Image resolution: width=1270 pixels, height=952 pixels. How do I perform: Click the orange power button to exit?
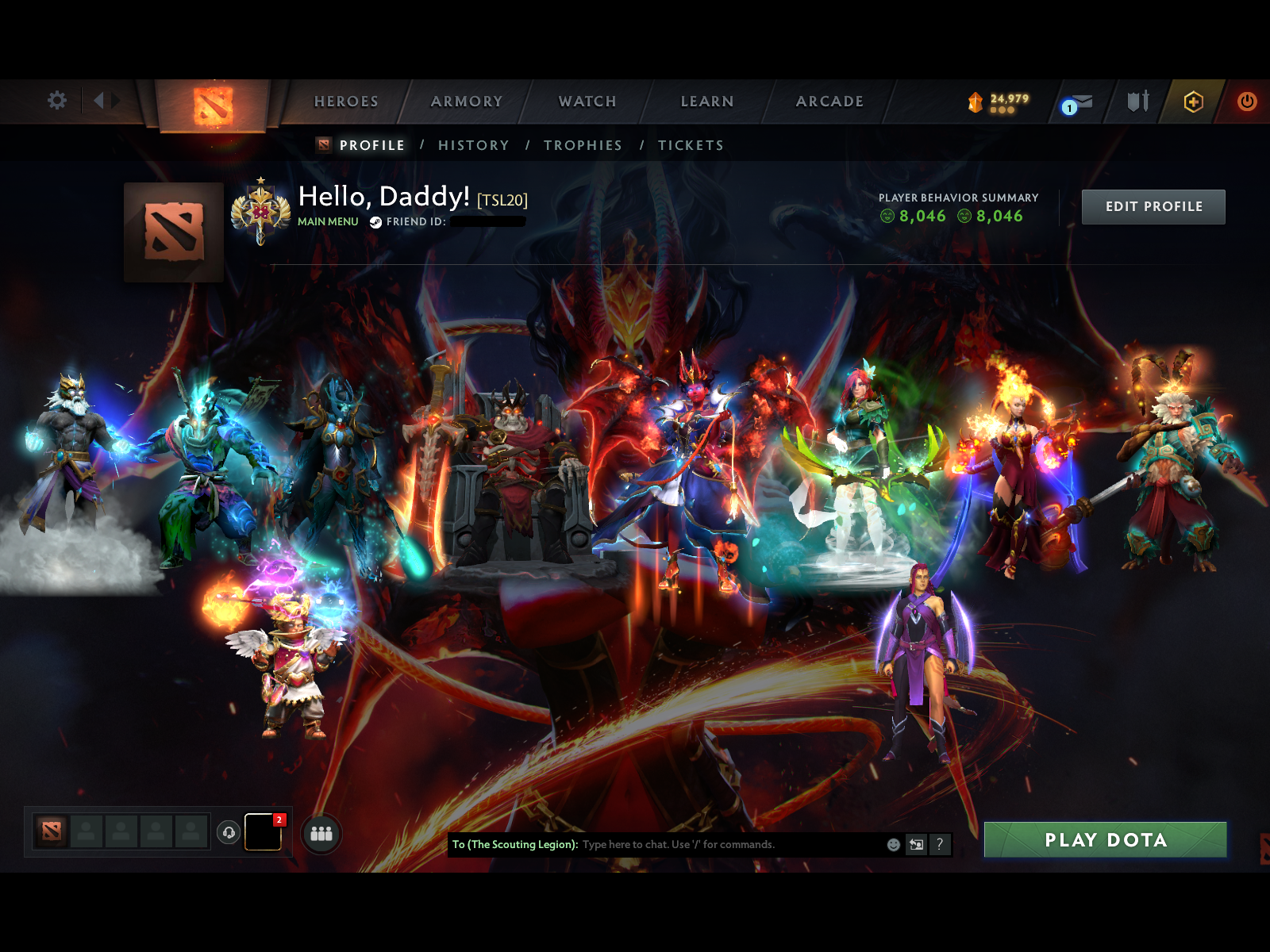(1246, 102)
